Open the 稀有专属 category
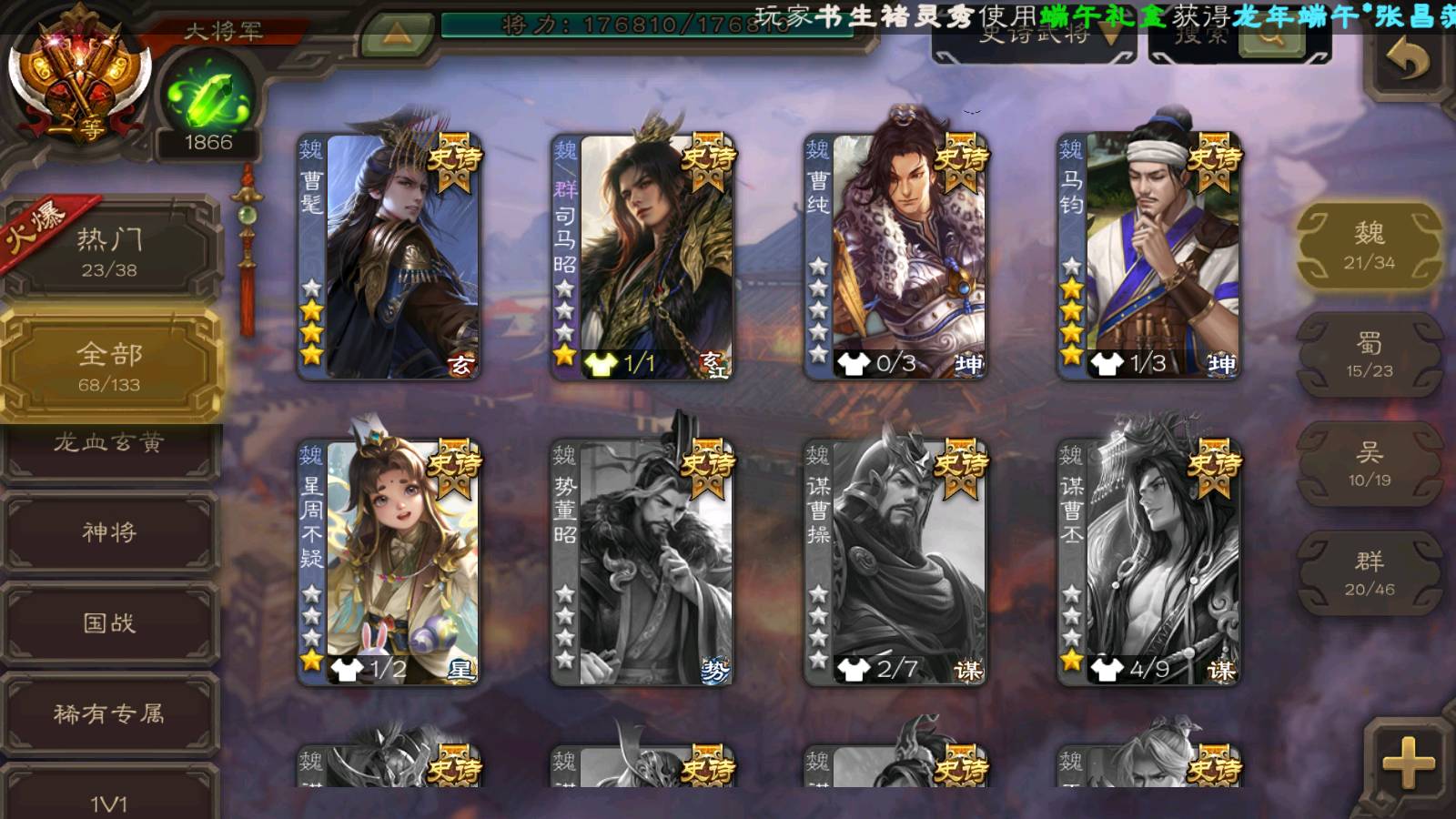This screenshot has width=1456, height=819. click(109, 713)
